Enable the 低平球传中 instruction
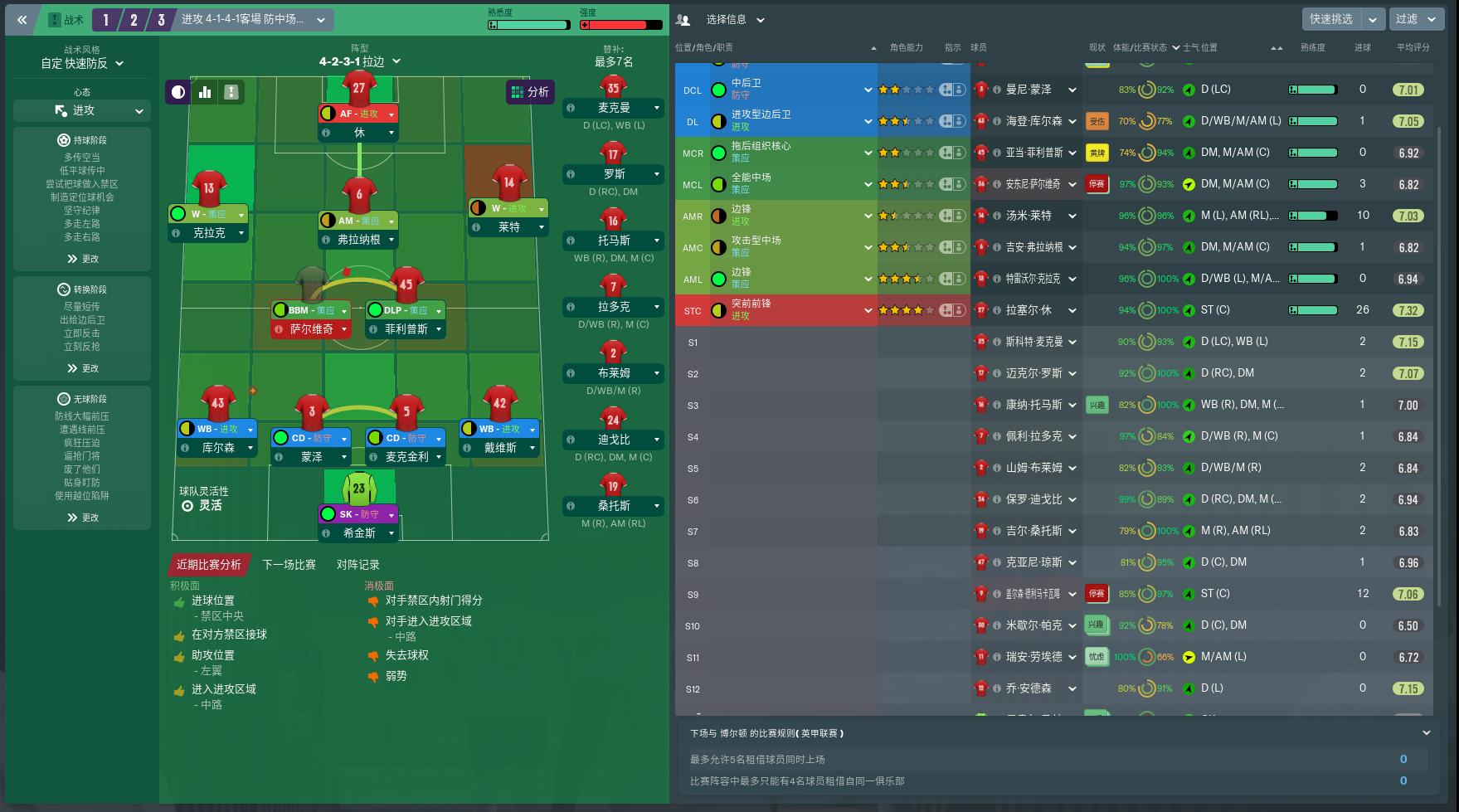This screenshot has height=812, width=1459. [x=82, y=168]
